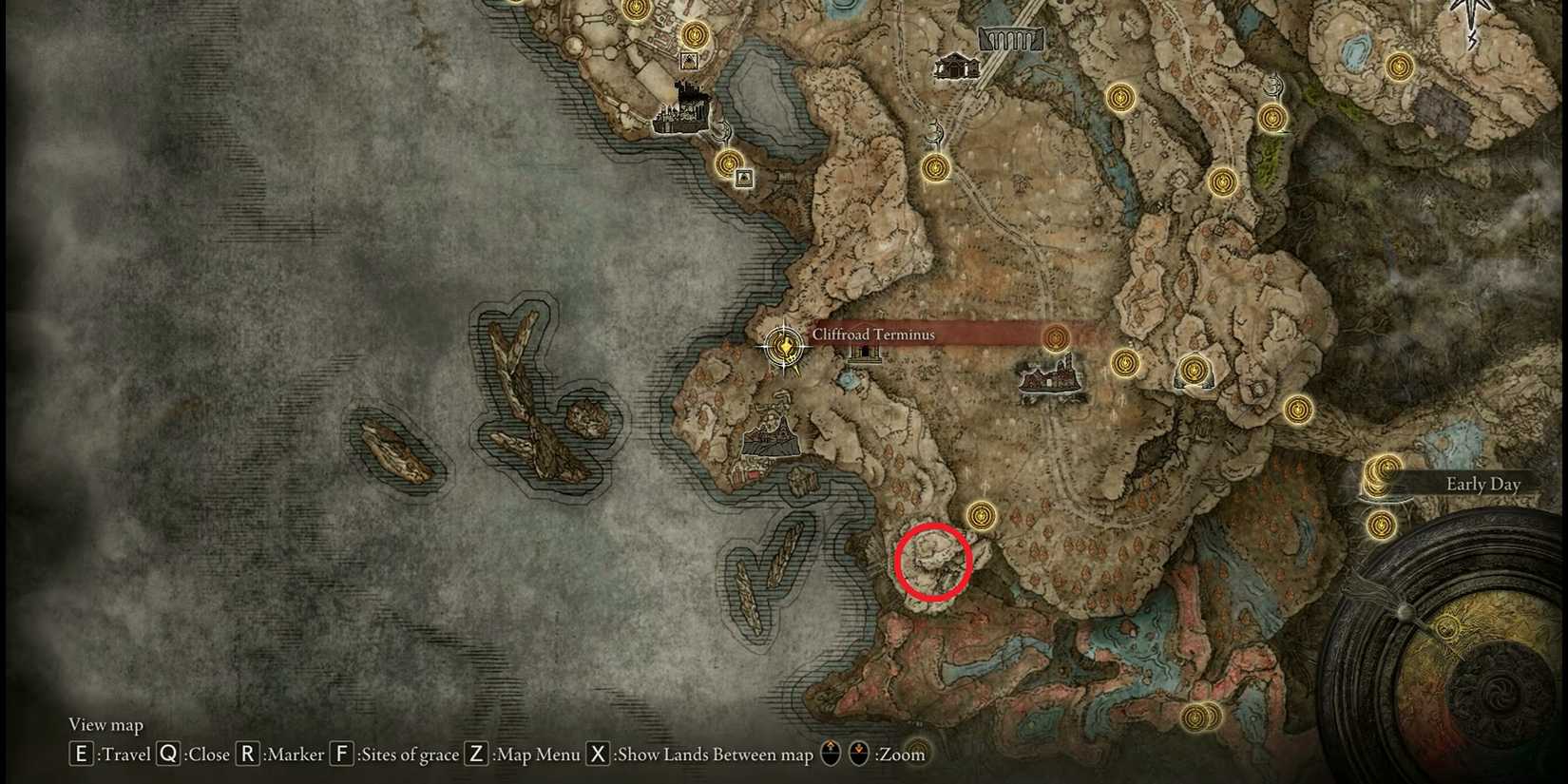Select the Cliffroad Terminus site of grace
The image size is (1568, 784).
pyautogui.click(x=782, y=346)
